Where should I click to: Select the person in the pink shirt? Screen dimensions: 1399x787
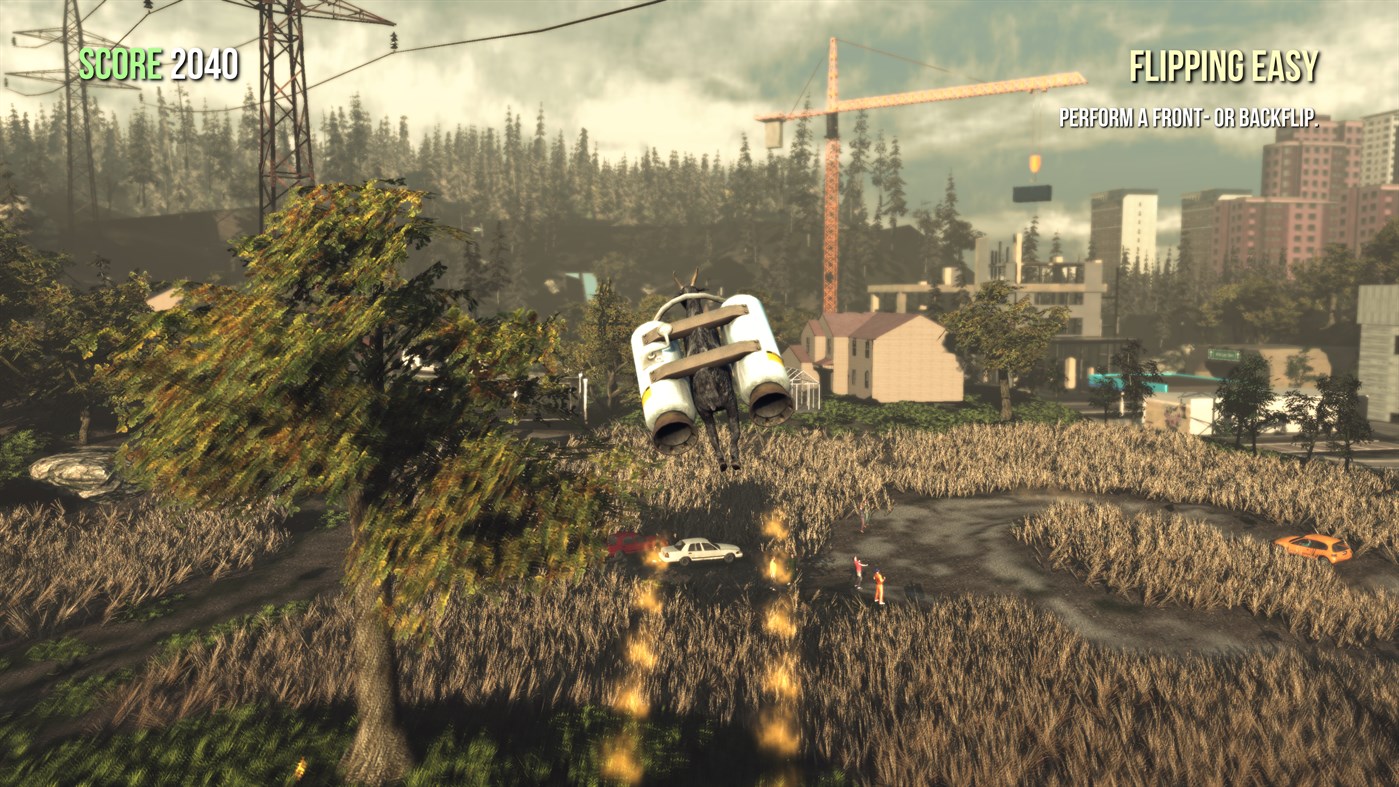tap(858, 566)
